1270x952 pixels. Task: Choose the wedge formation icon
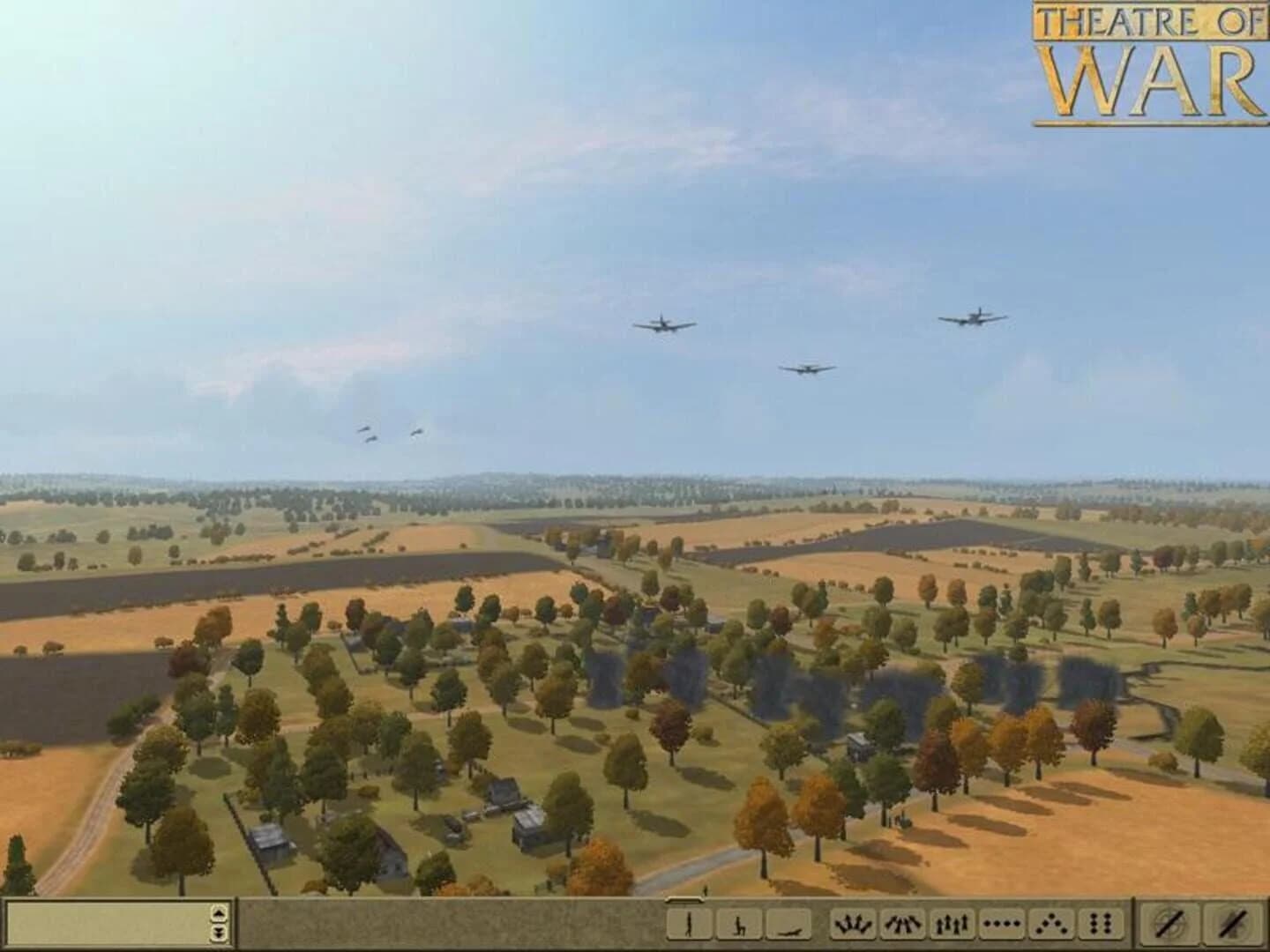tap(852, 926)
